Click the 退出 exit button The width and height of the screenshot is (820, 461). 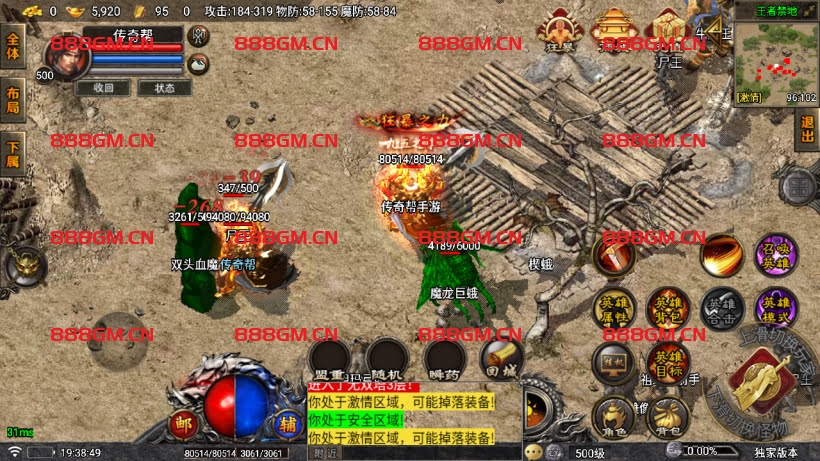tap(807, 131)
